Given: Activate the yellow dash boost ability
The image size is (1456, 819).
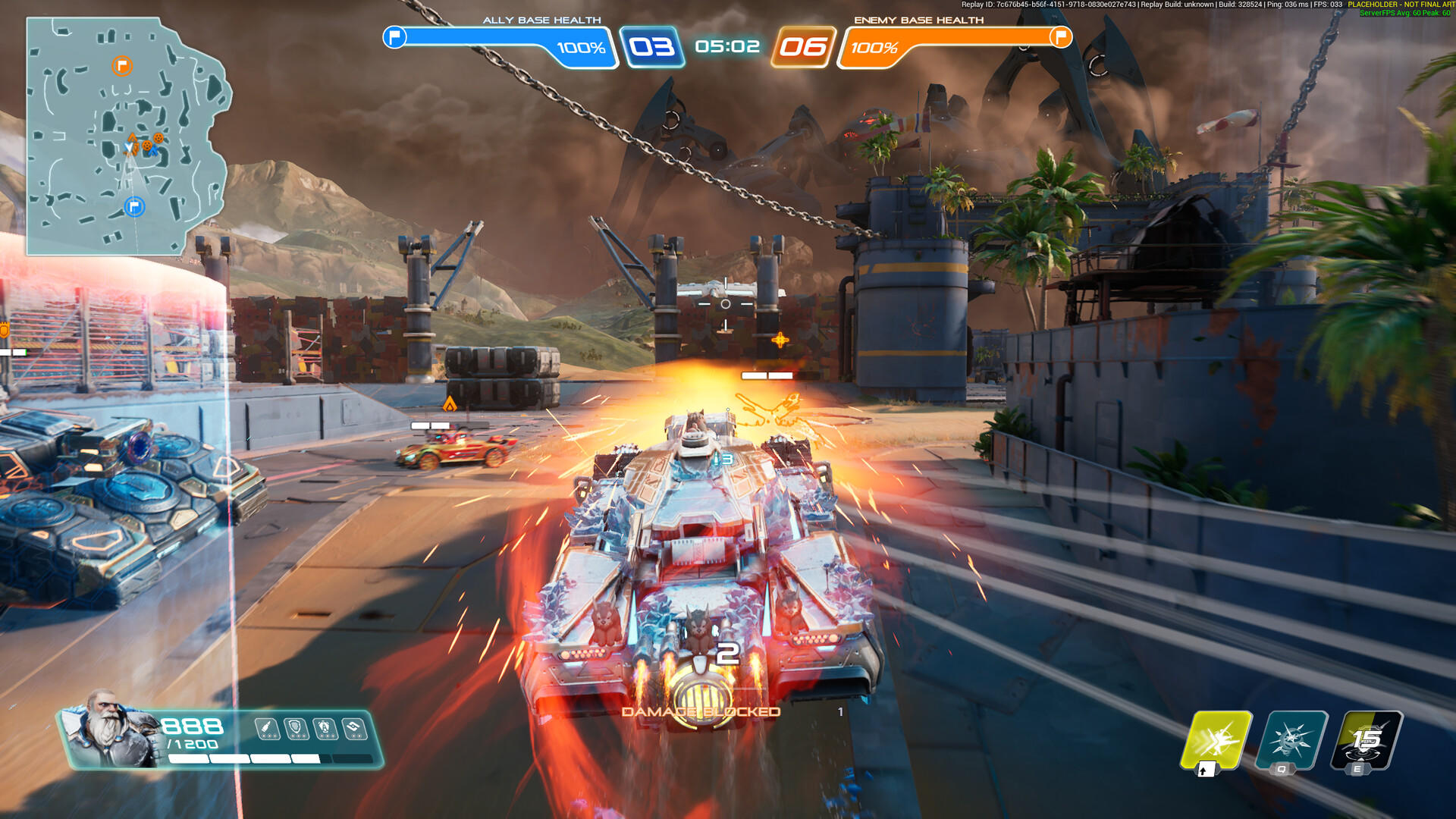Looking at the screenshot, I should pos(1216,740).
